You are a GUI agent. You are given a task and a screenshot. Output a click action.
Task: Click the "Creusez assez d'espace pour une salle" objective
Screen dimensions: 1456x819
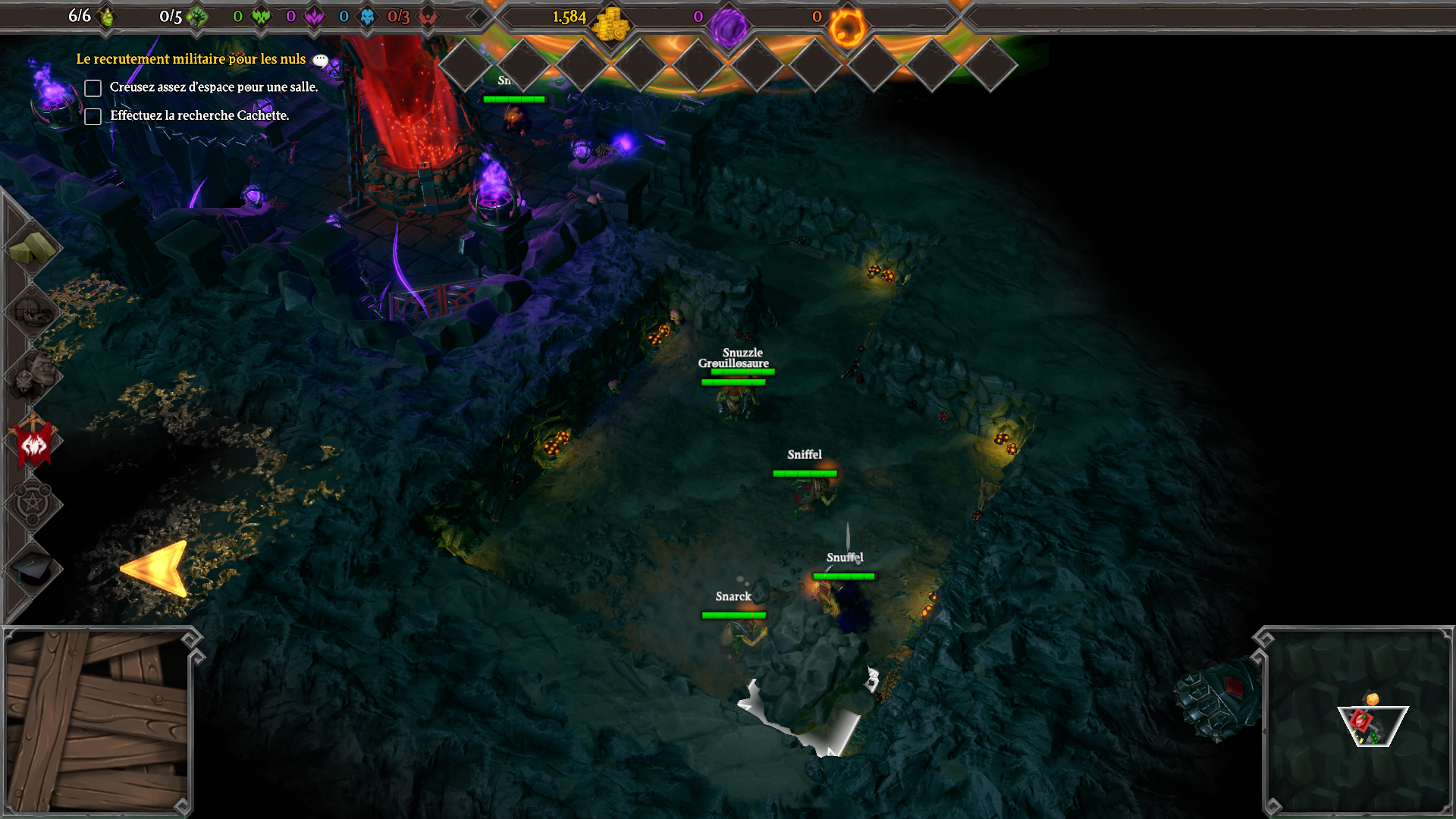coord(213,87)
